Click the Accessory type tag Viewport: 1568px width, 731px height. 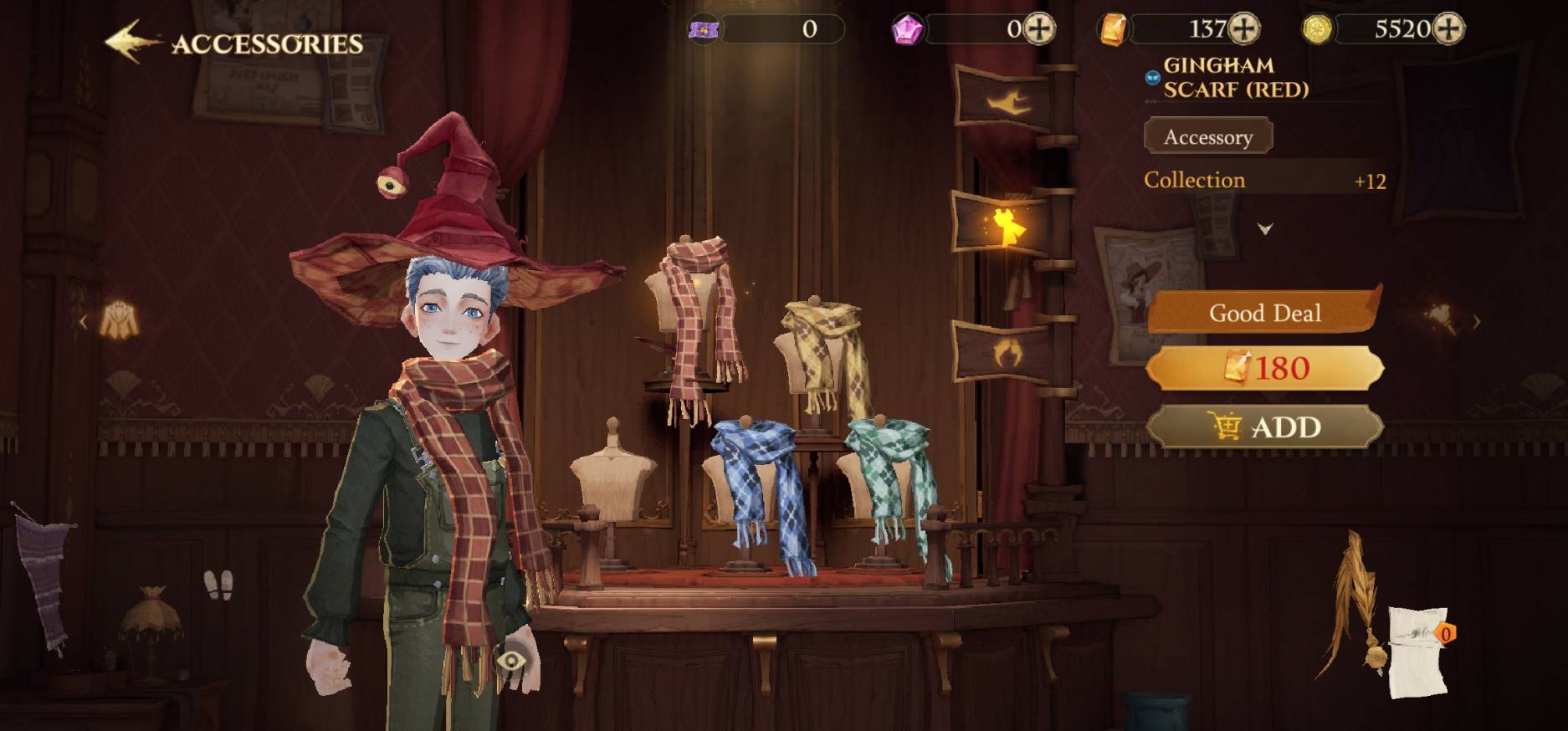click(x=1207, y=136)
